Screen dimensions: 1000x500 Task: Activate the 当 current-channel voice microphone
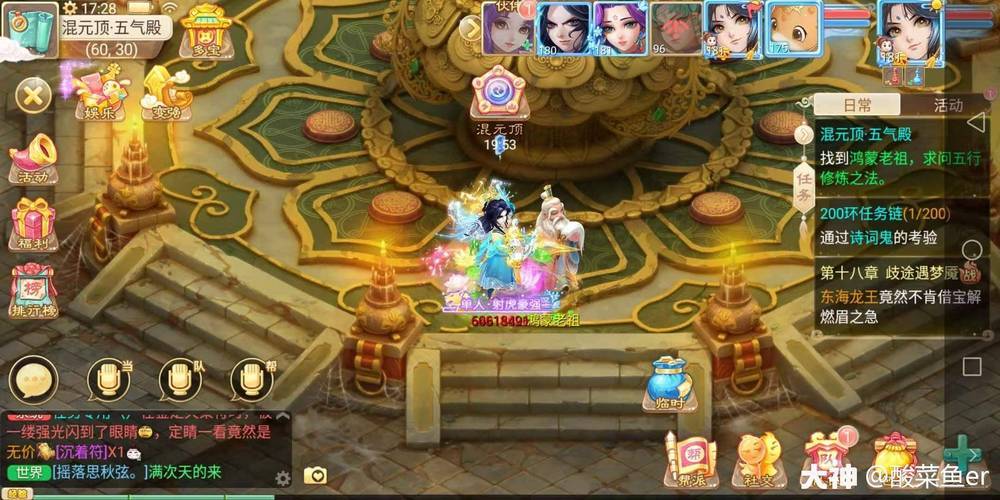[108, 380]
